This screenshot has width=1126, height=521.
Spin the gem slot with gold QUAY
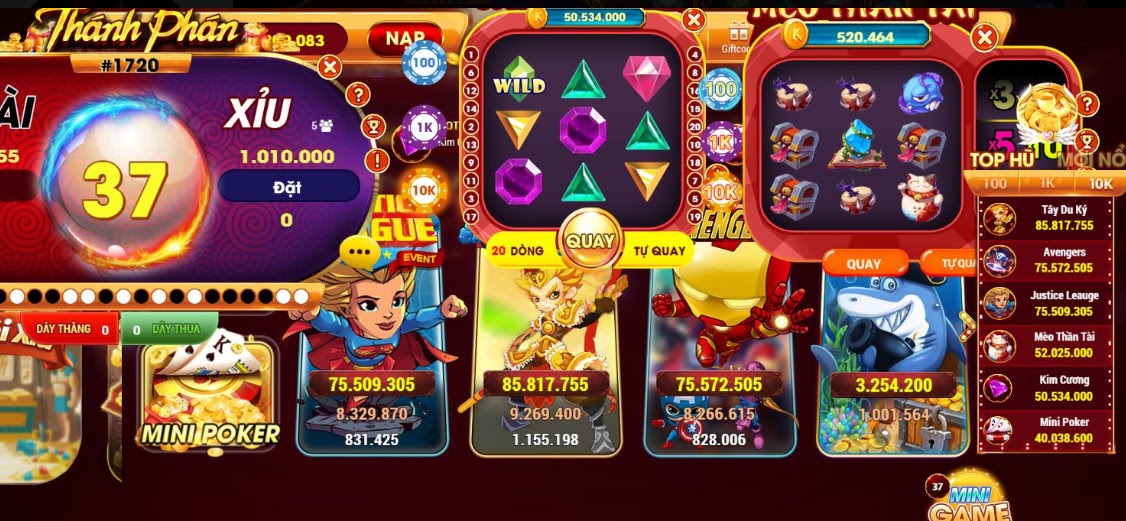(589, 241)
